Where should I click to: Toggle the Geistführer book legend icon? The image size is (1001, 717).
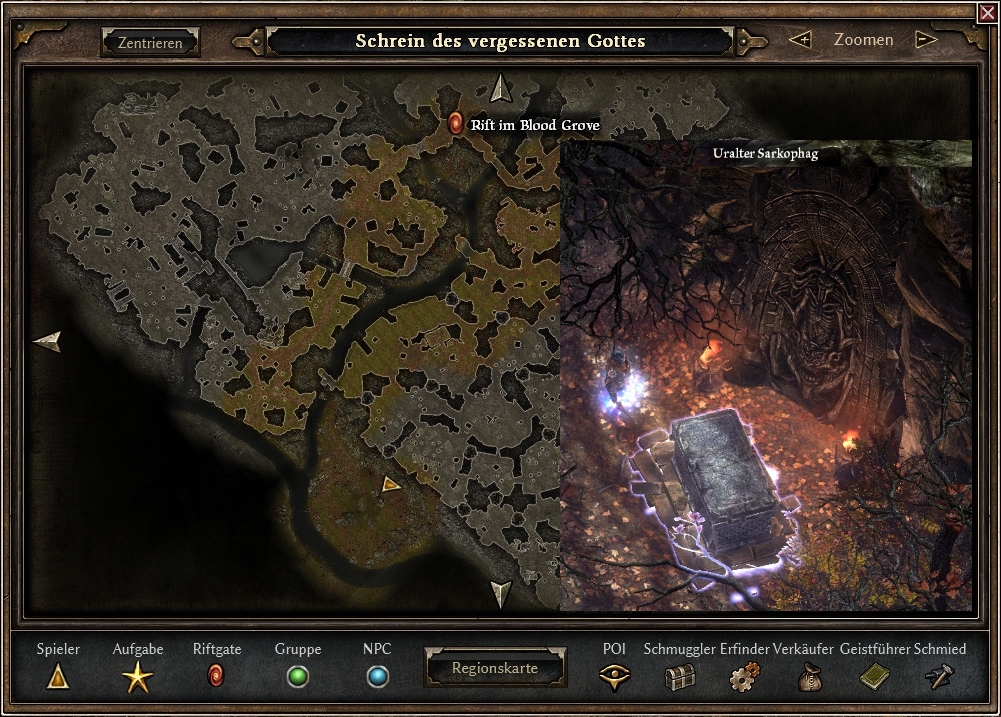874,678
